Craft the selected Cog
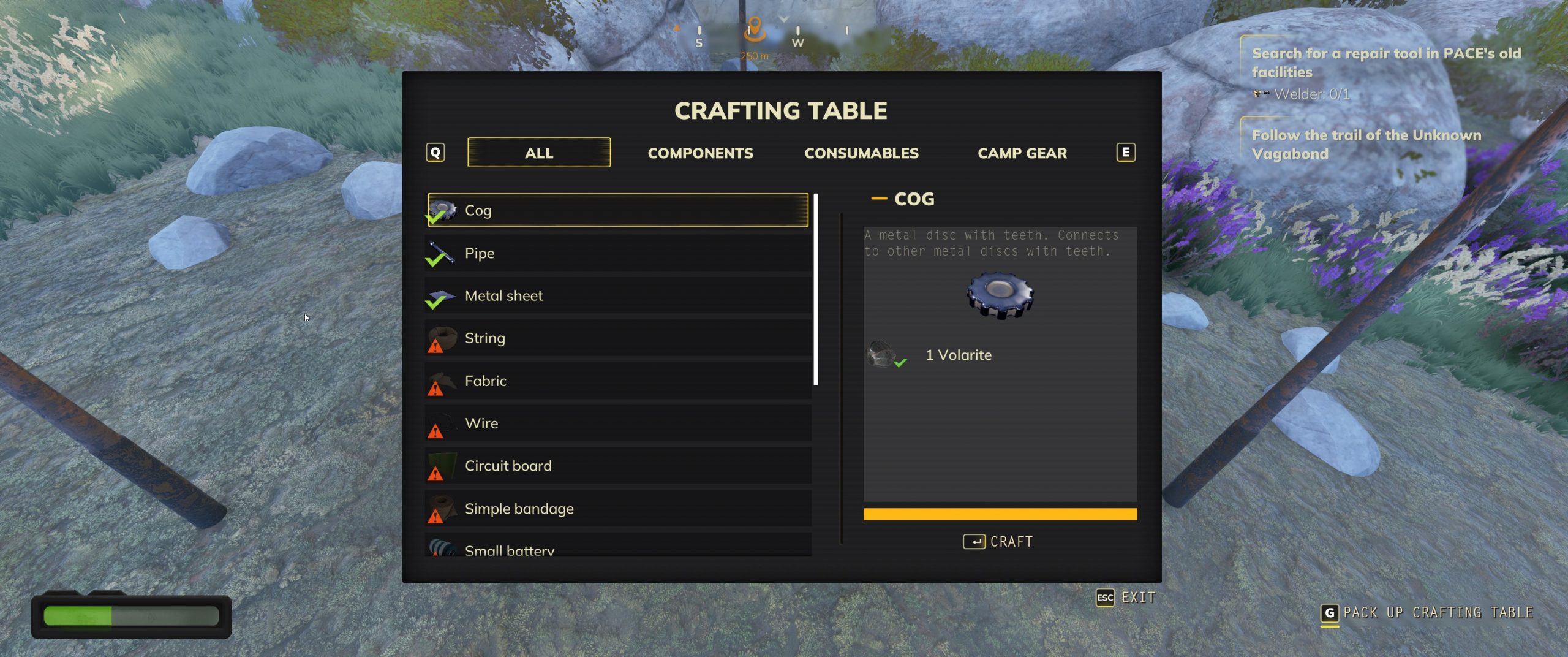 998,542
